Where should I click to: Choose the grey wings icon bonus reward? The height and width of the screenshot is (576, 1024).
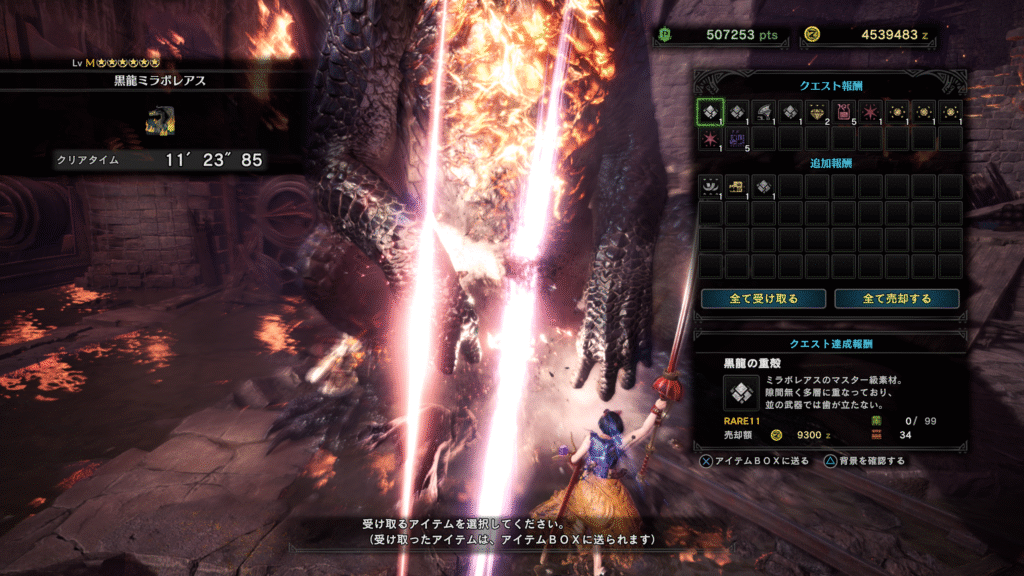pyautogui.click(x=710, y=186)
